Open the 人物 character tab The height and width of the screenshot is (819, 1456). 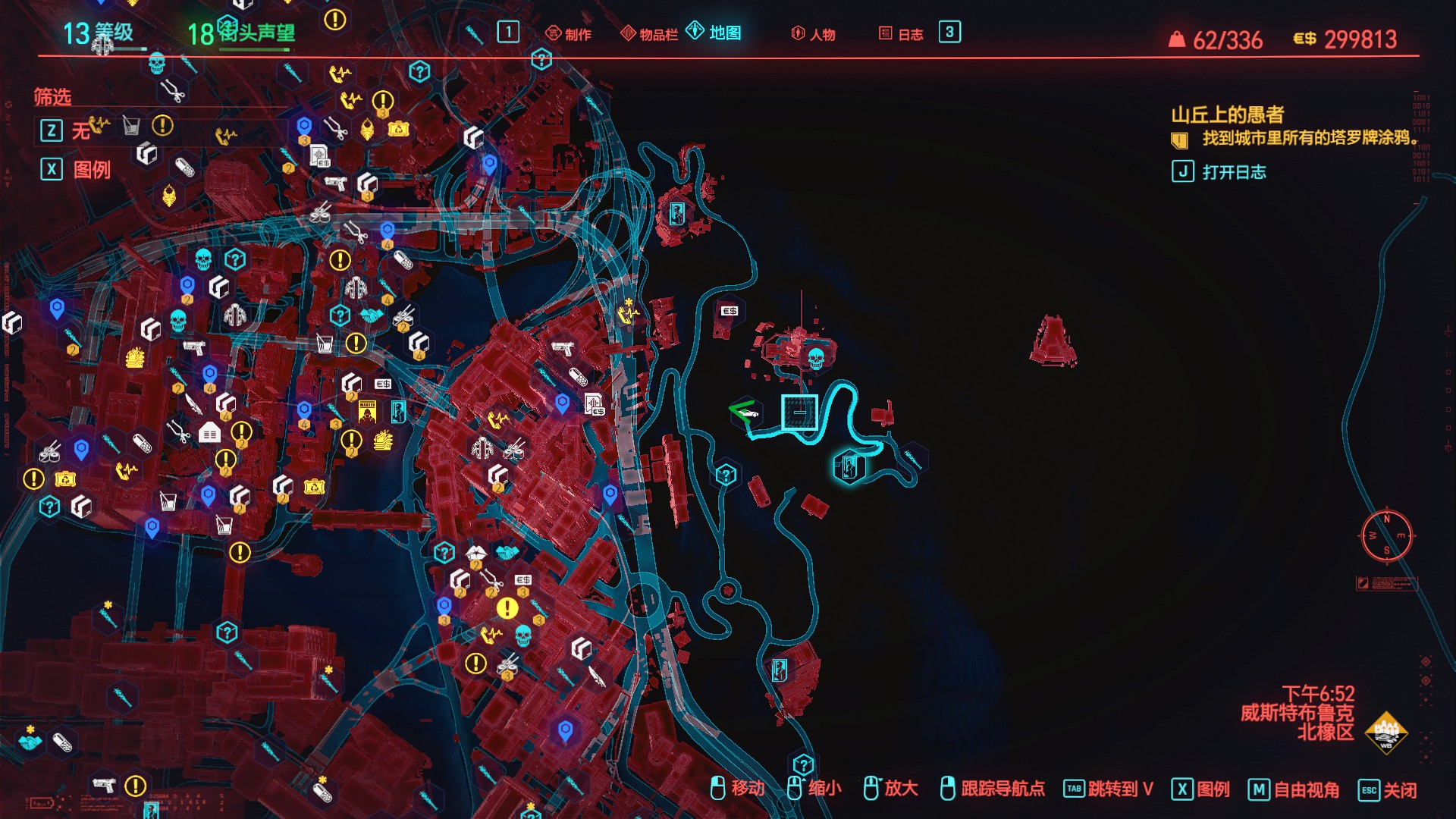pyautogui.click(x=814, y=34)
